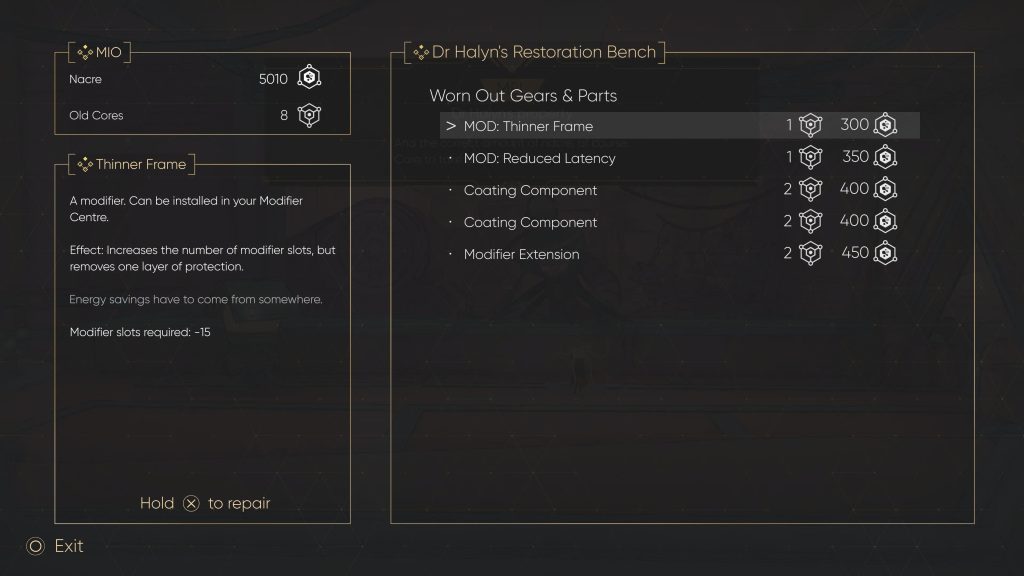The image size is (1024, 576).
Task: Choose MOD: Reduced Latency from the list
Action: [x=540, y=158]
